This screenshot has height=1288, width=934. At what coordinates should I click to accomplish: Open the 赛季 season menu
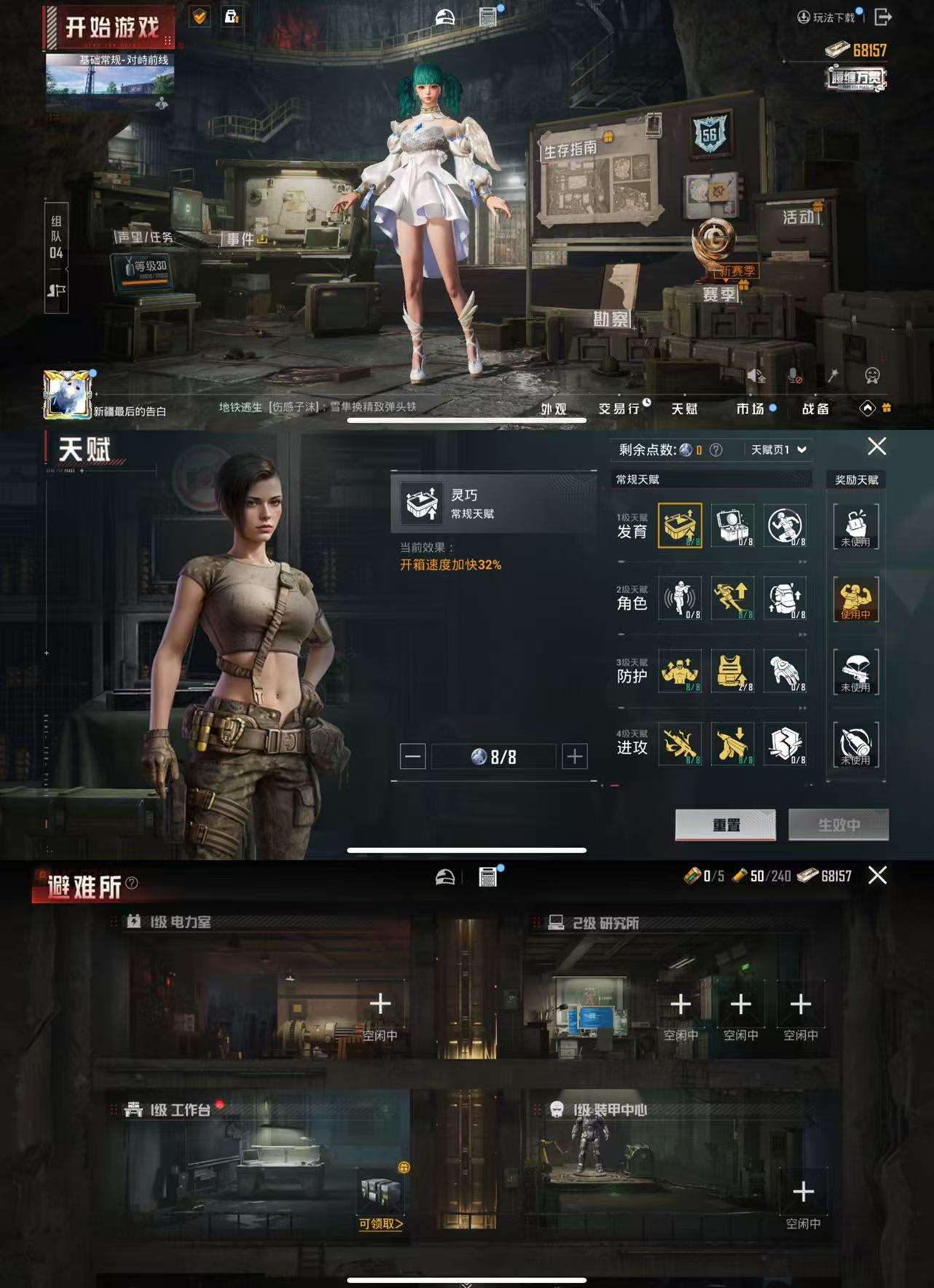coord(720,294)
